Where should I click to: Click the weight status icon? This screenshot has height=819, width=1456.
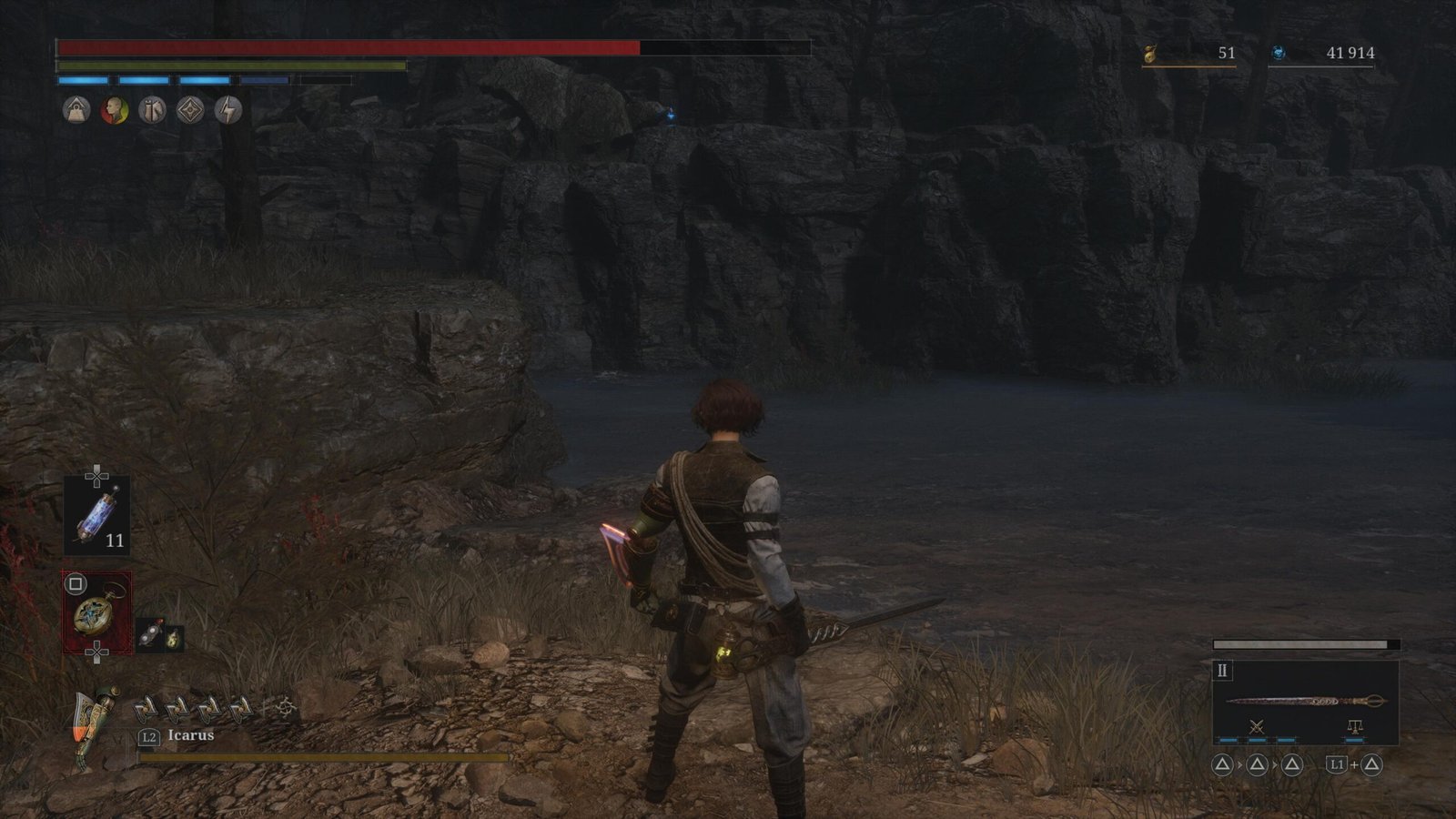[x=76, y=111]
